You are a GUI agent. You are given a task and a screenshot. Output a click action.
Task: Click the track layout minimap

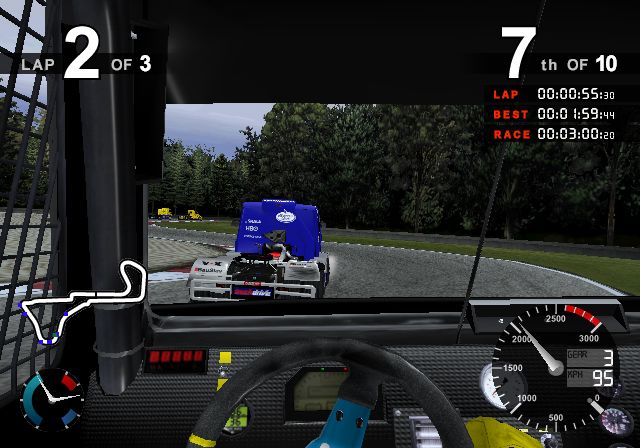tap(82, 303)
